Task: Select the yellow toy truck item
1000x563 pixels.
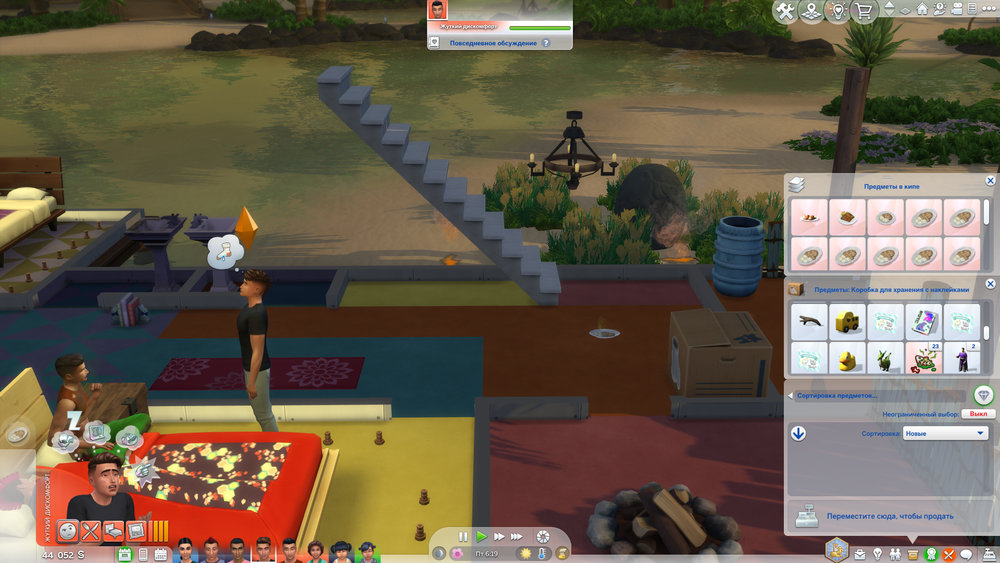Action: pyautogui.click(x=848, y=322)
